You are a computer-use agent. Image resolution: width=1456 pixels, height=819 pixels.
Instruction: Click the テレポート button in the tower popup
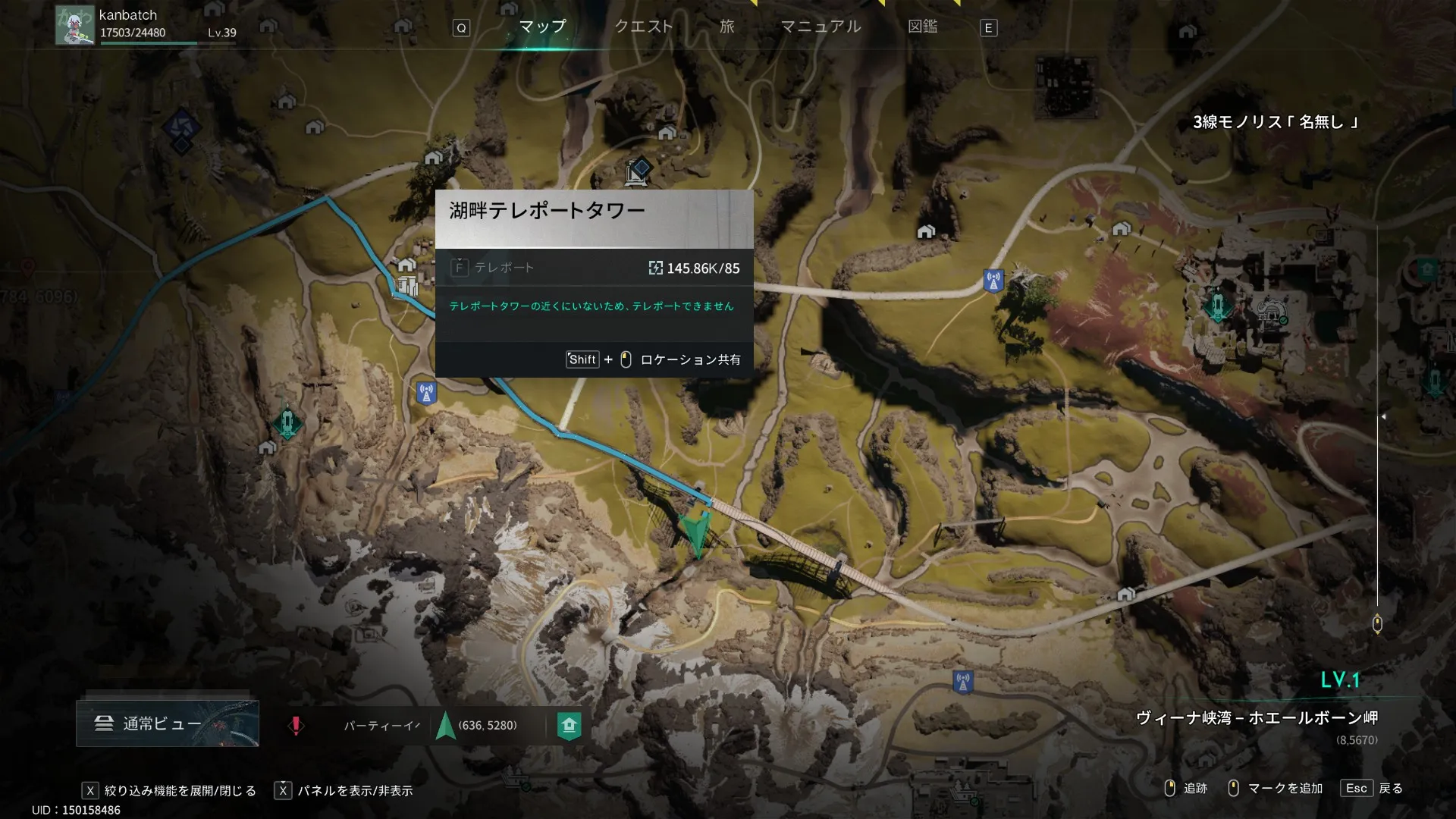tap(494, 268)
